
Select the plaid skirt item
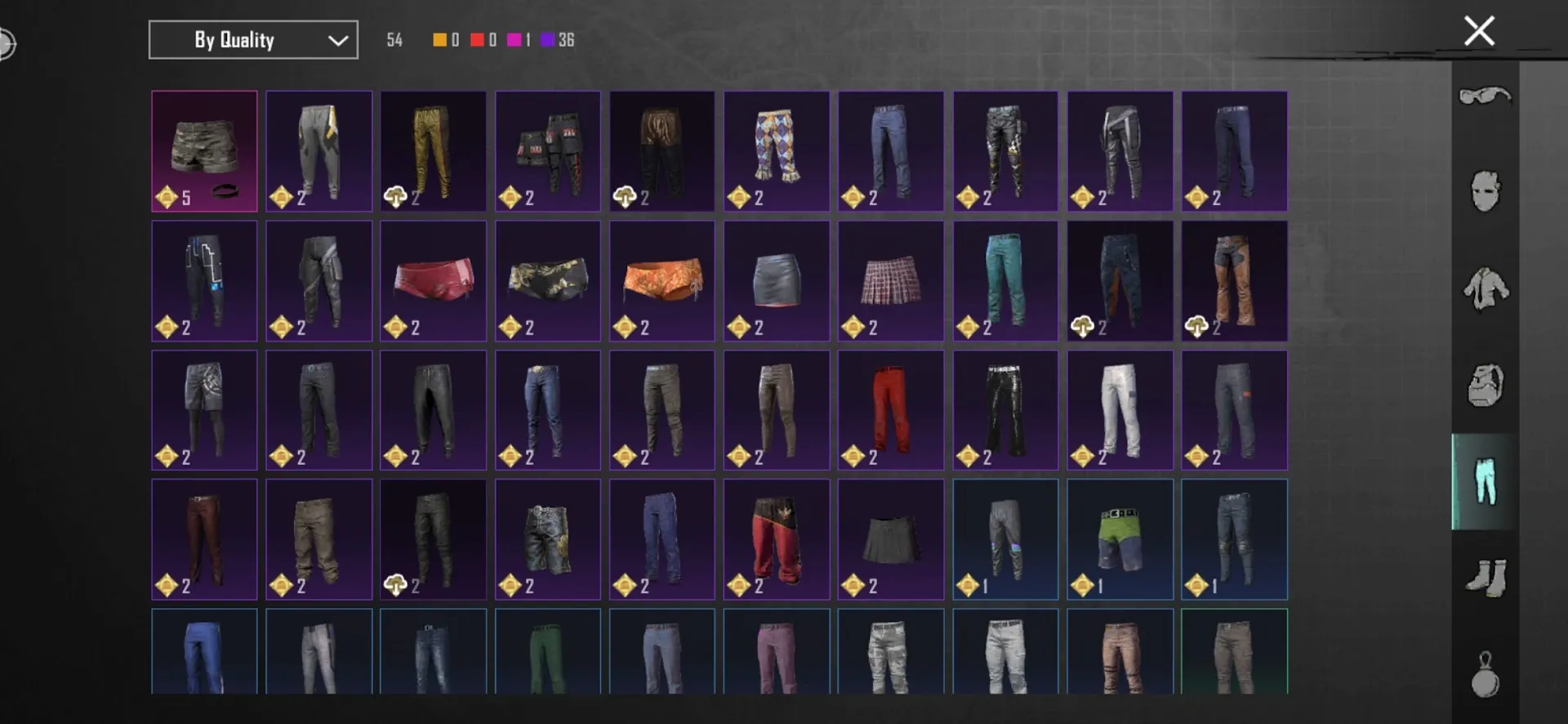[x=890, y=280]
